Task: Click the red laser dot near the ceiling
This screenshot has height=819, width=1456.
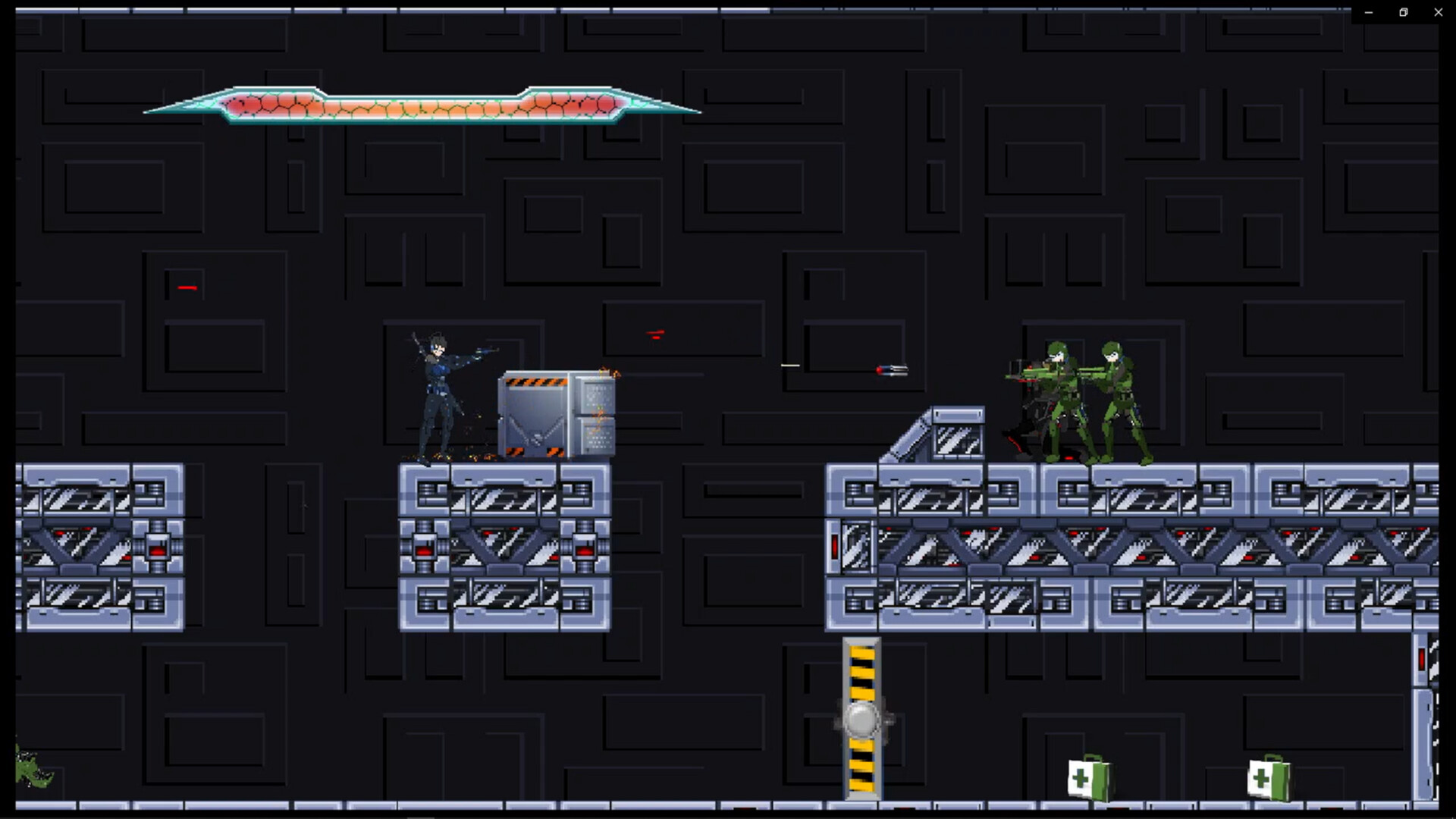Action: [657, 333]
